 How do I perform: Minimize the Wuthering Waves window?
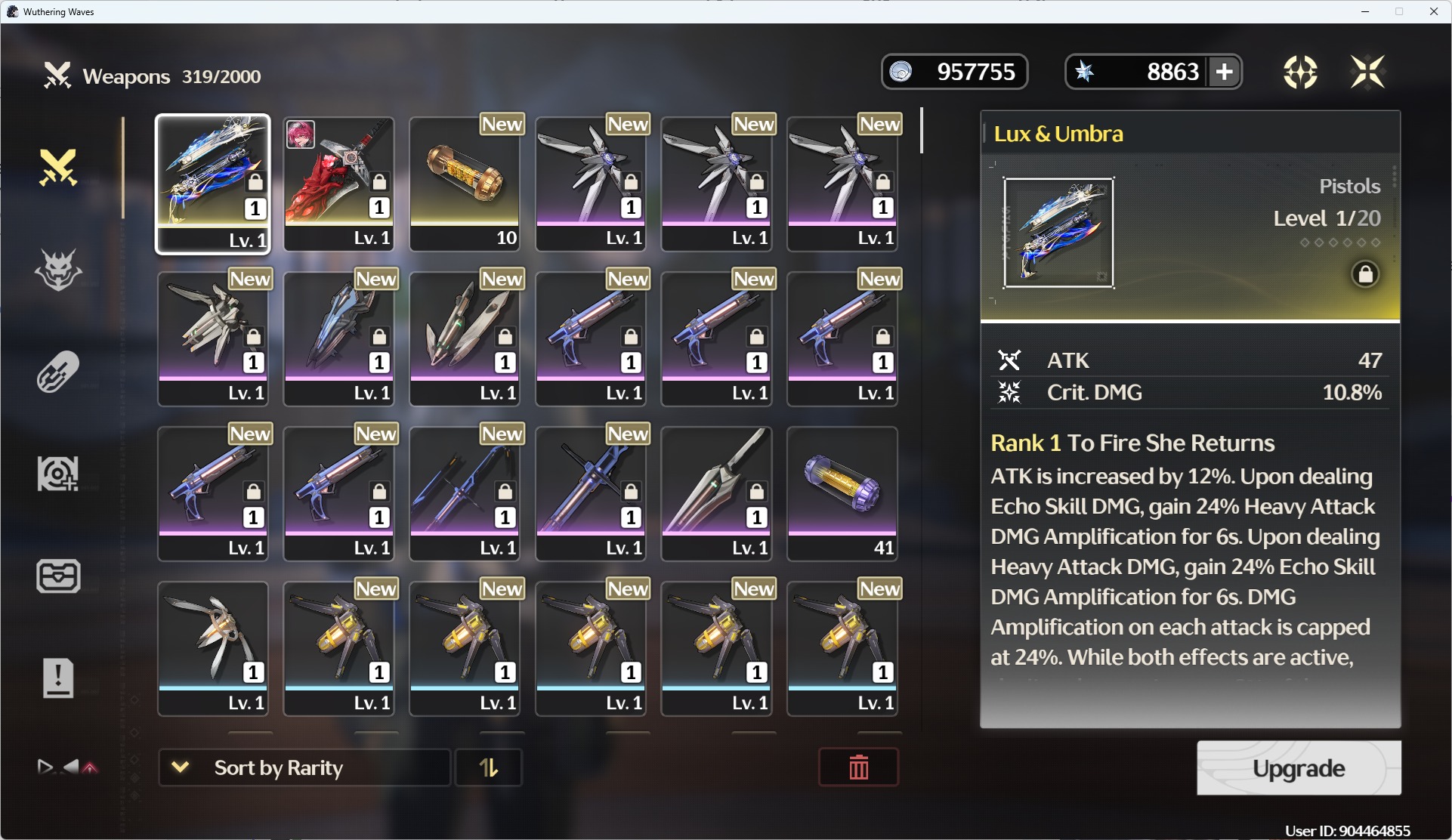tap(1365, 11)
